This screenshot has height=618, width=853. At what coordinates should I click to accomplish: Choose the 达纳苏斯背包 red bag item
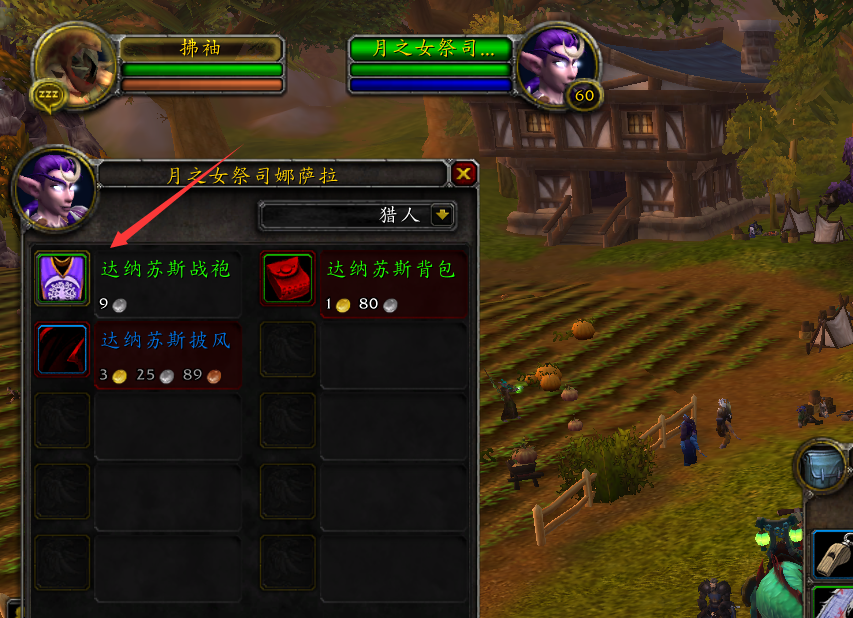click(x=288, y=278)
